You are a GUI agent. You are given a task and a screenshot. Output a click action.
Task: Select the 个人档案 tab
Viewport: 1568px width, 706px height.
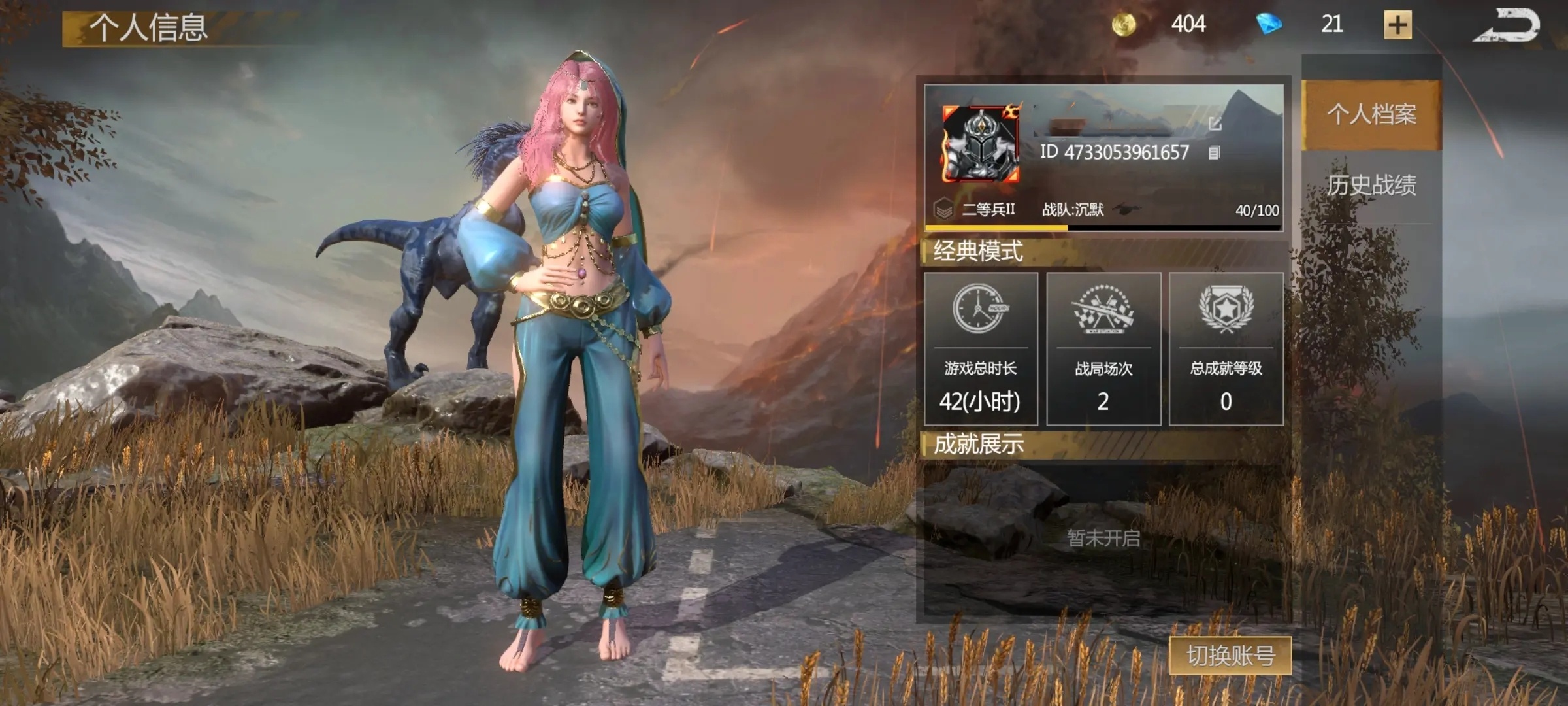coord(1371,114)
